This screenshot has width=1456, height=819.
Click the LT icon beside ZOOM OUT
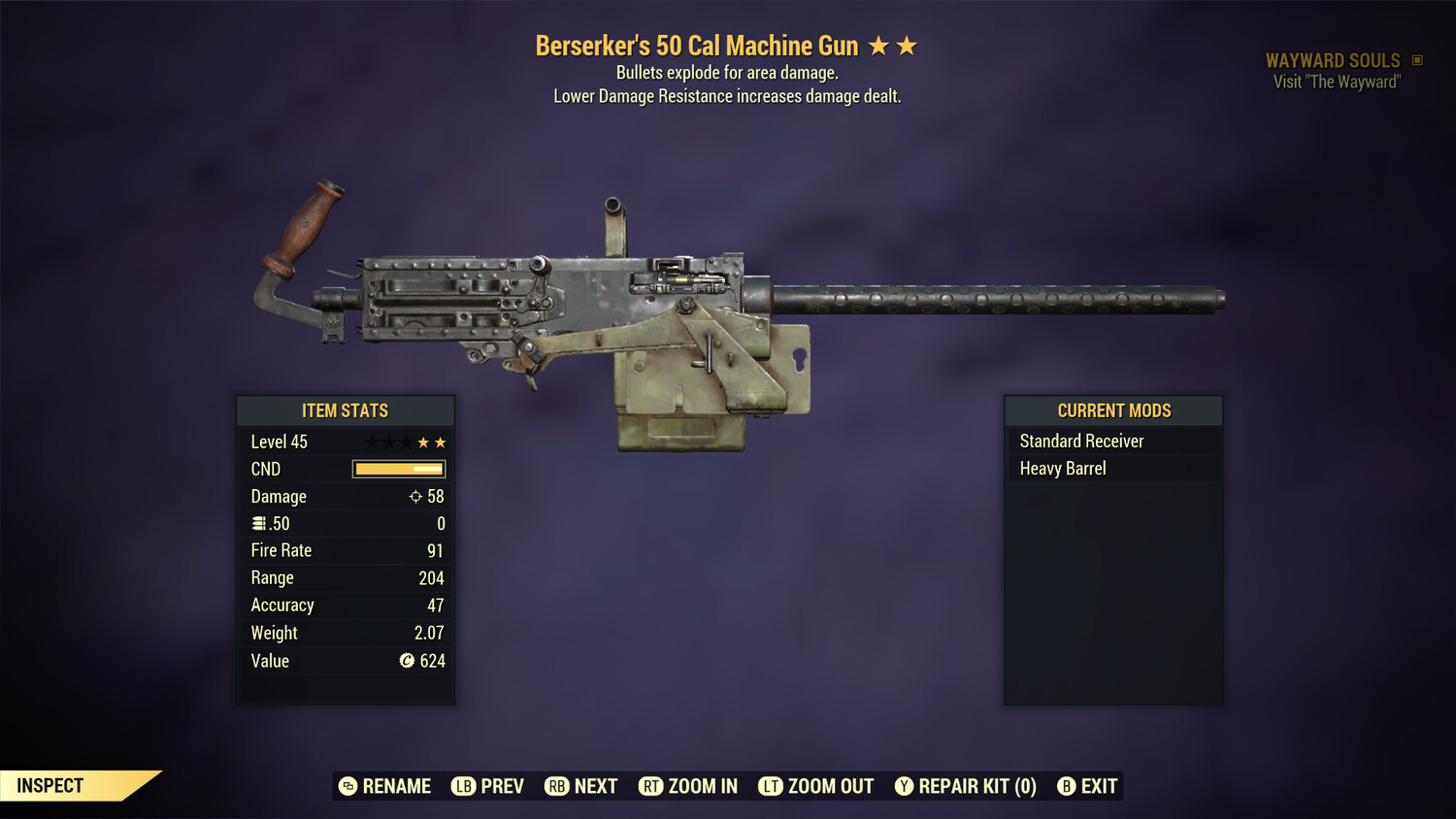[771, 786]
